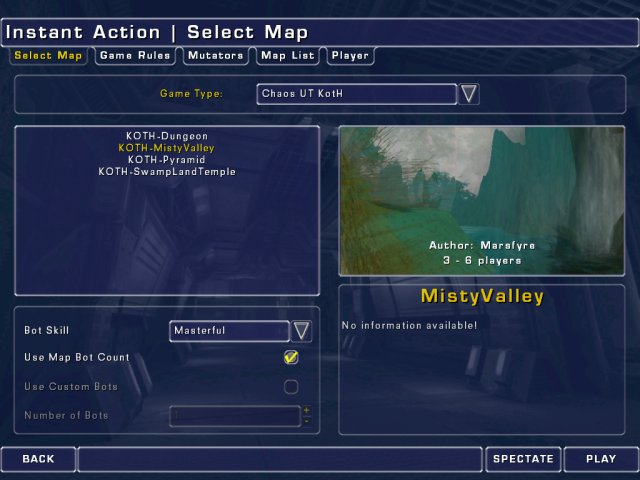This screenshot has width=640, height=480.
Task: Select the Select Map tab
Action: [x=48, y=56]
